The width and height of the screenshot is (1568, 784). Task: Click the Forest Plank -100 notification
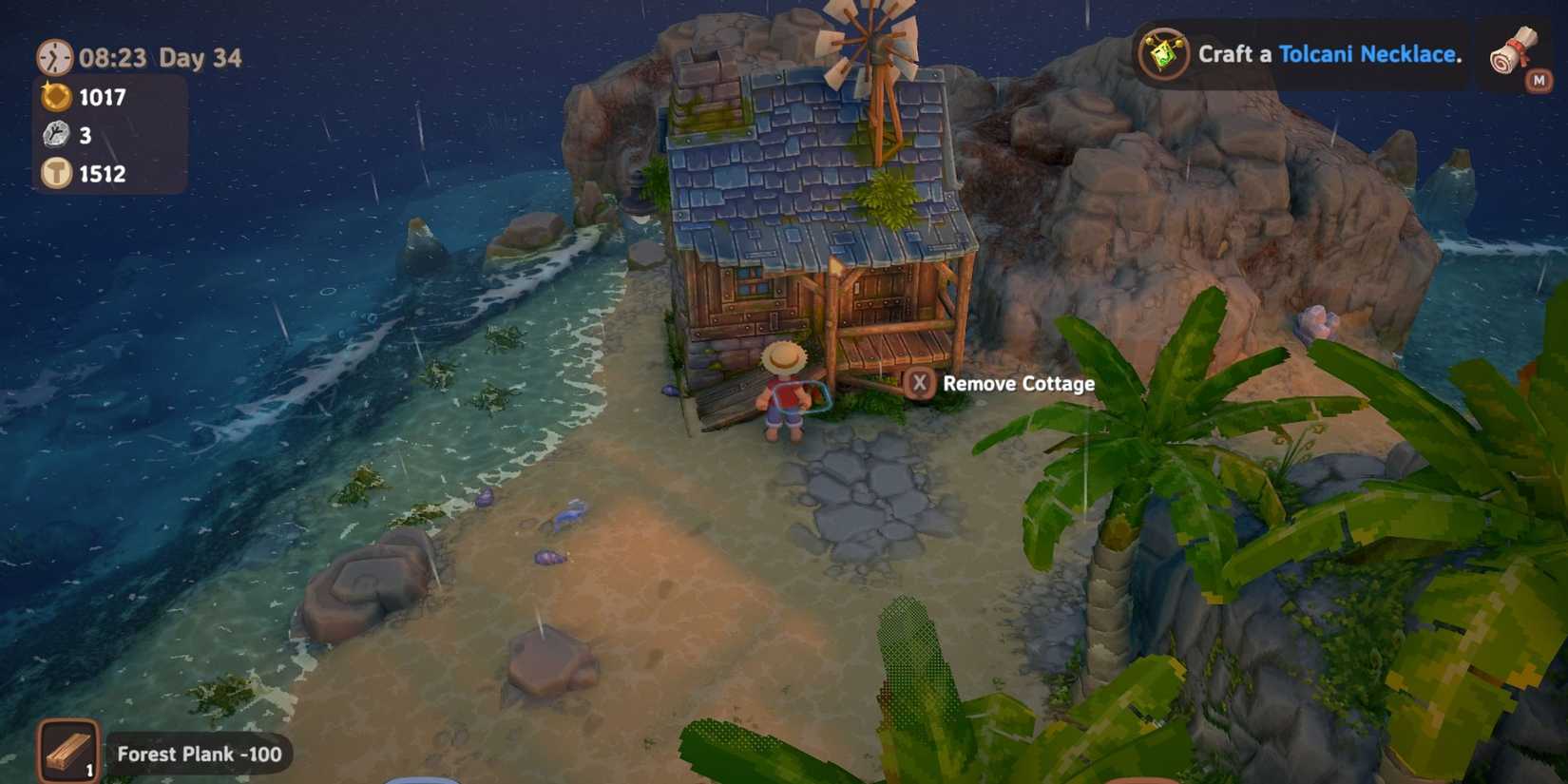coord(198,755)
